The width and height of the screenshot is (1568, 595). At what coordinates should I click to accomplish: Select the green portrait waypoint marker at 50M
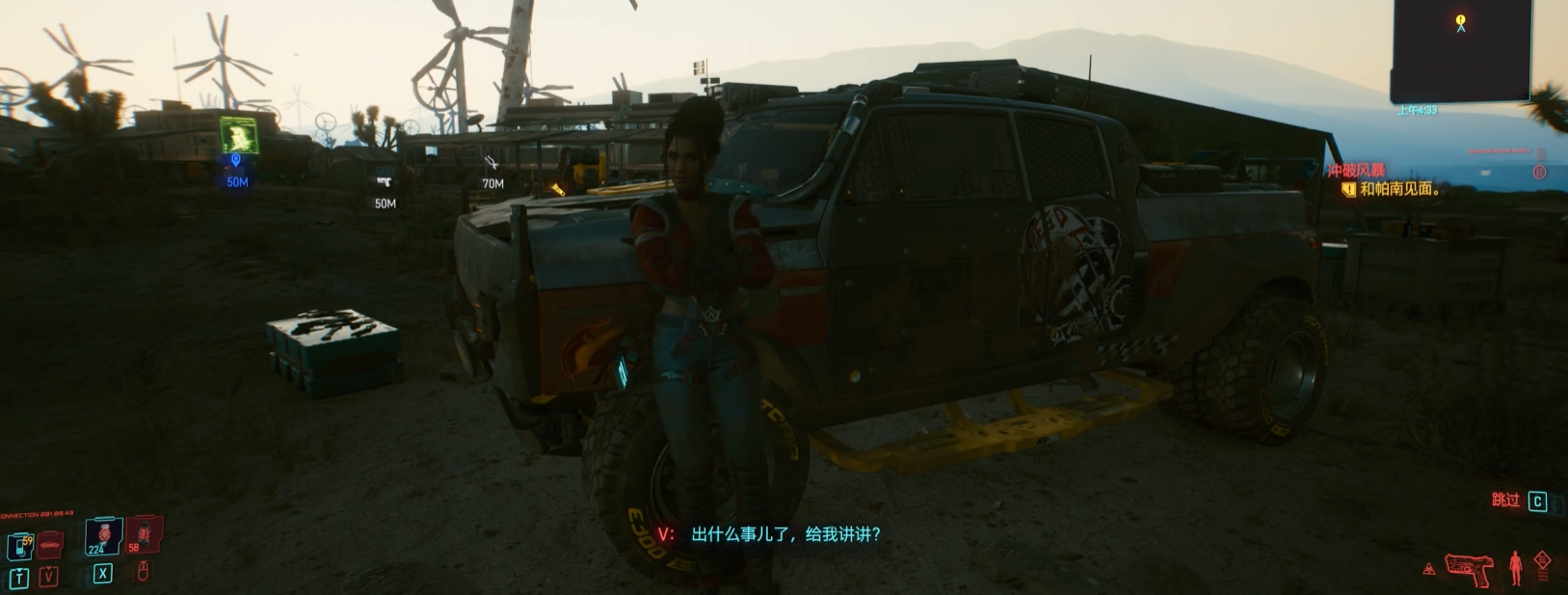tap(238, 137)
